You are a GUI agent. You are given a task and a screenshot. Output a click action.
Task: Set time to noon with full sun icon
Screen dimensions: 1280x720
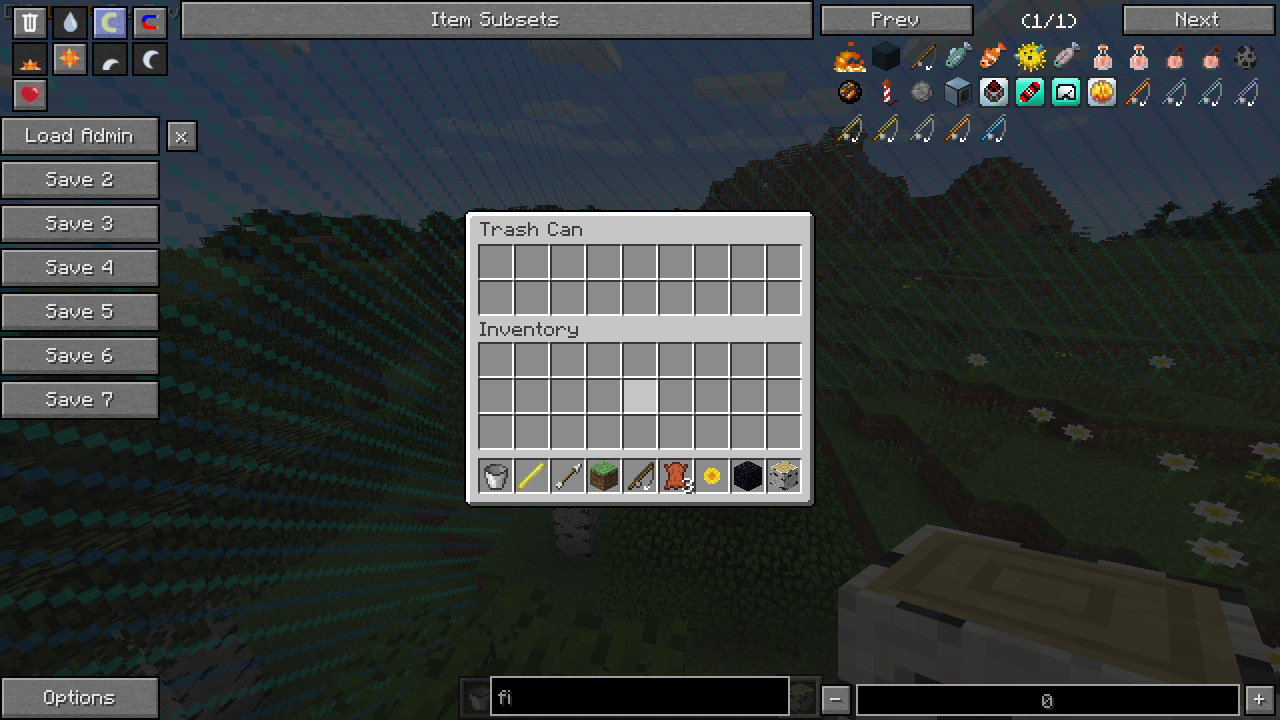70,60
